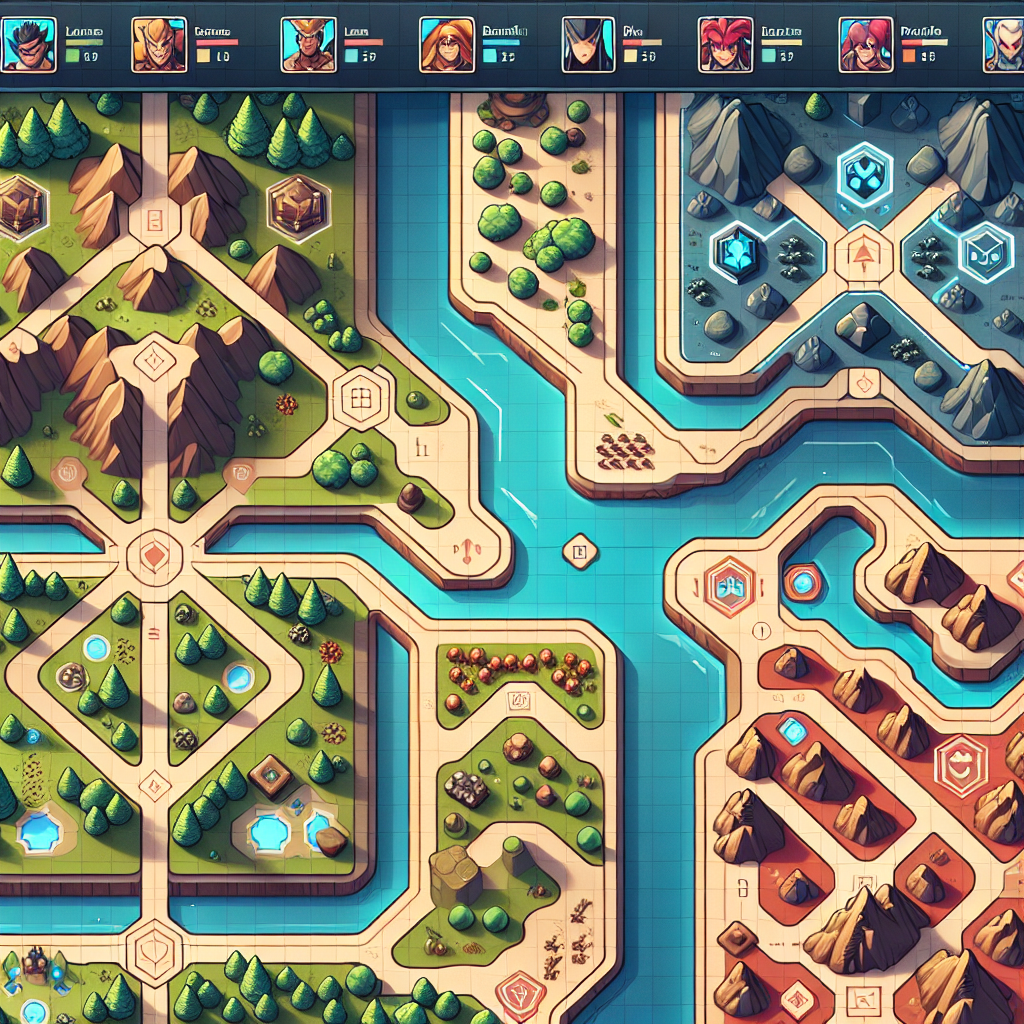Pick the pale white-haired hero portrait
This screenshot has width=1024, height=1024.
point(1004,45)
